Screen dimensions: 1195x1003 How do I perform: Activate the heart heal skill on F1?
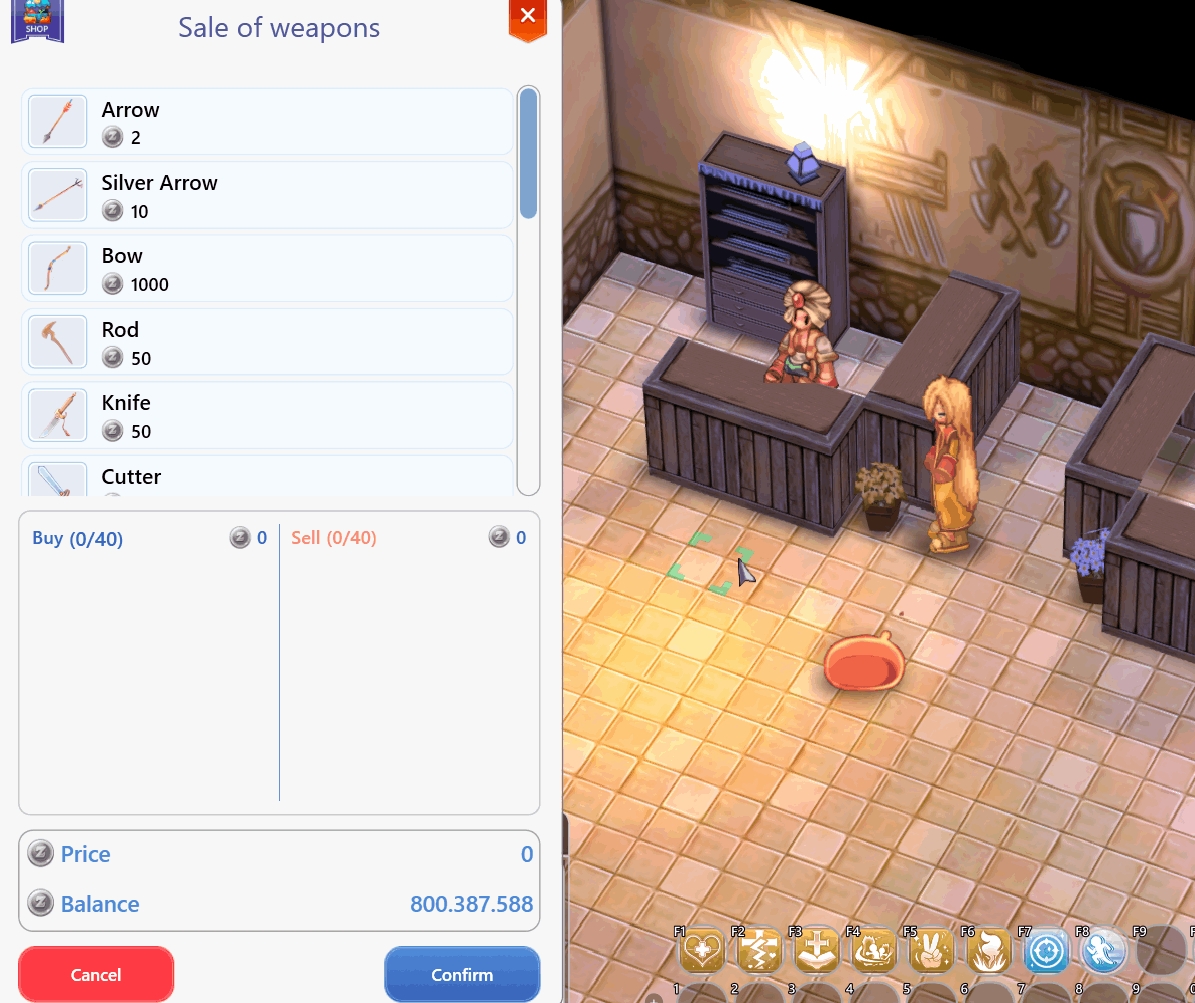coord(702,951)
